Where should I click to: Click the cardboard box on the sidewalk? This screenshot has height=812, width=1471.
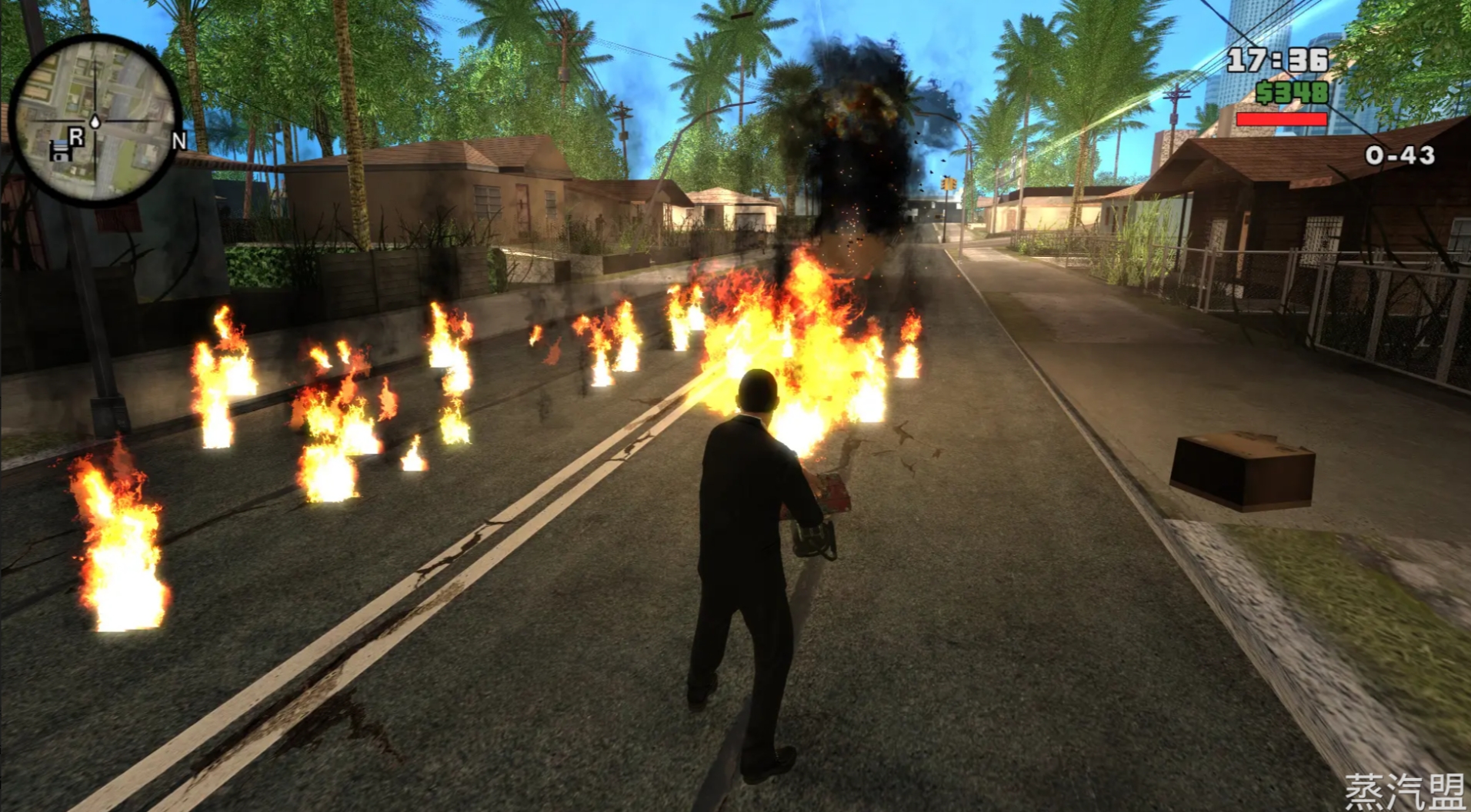pyautogui.click(x=1243, y=469)
